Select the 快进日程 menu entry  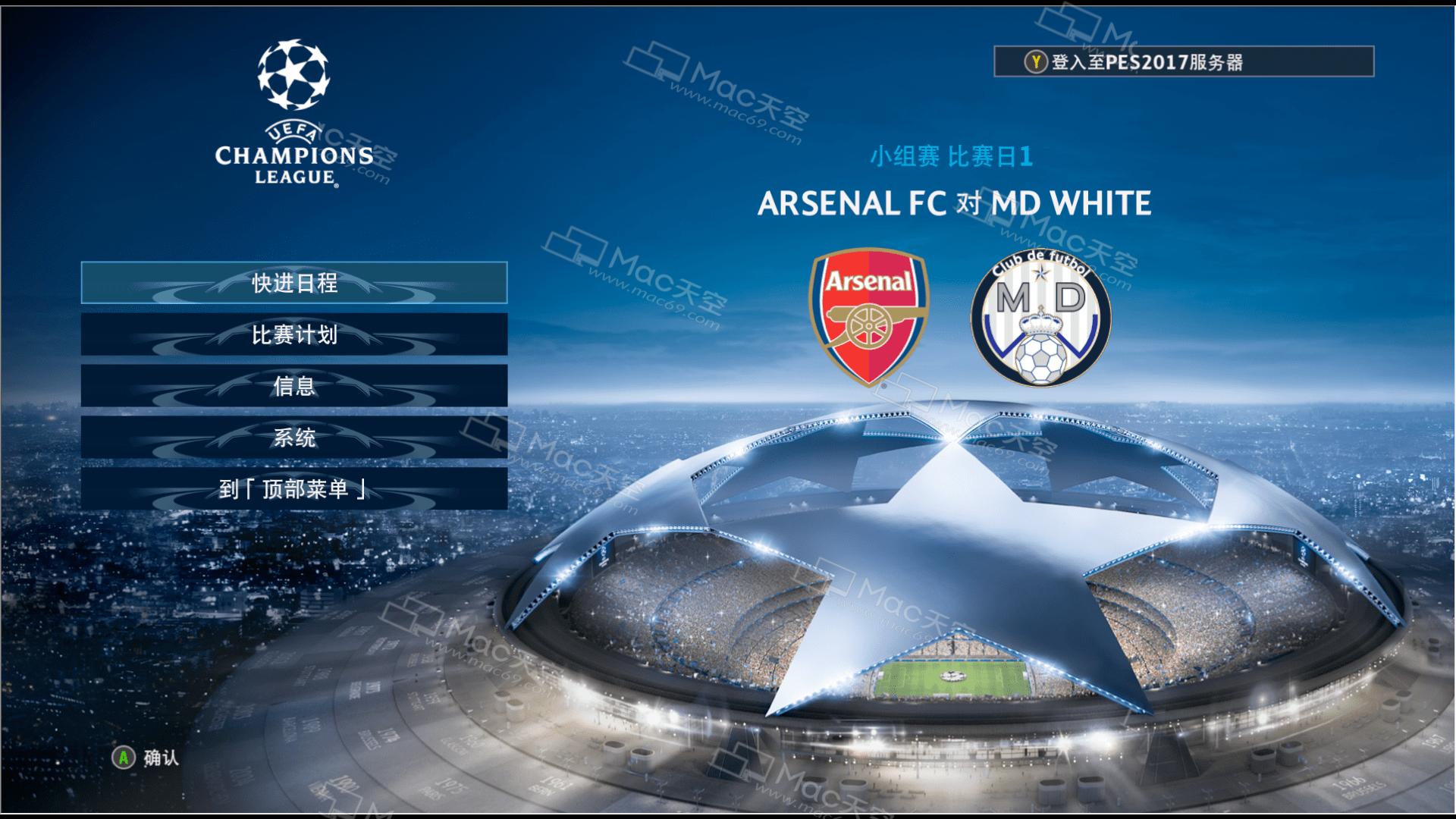tap(294, 283)
